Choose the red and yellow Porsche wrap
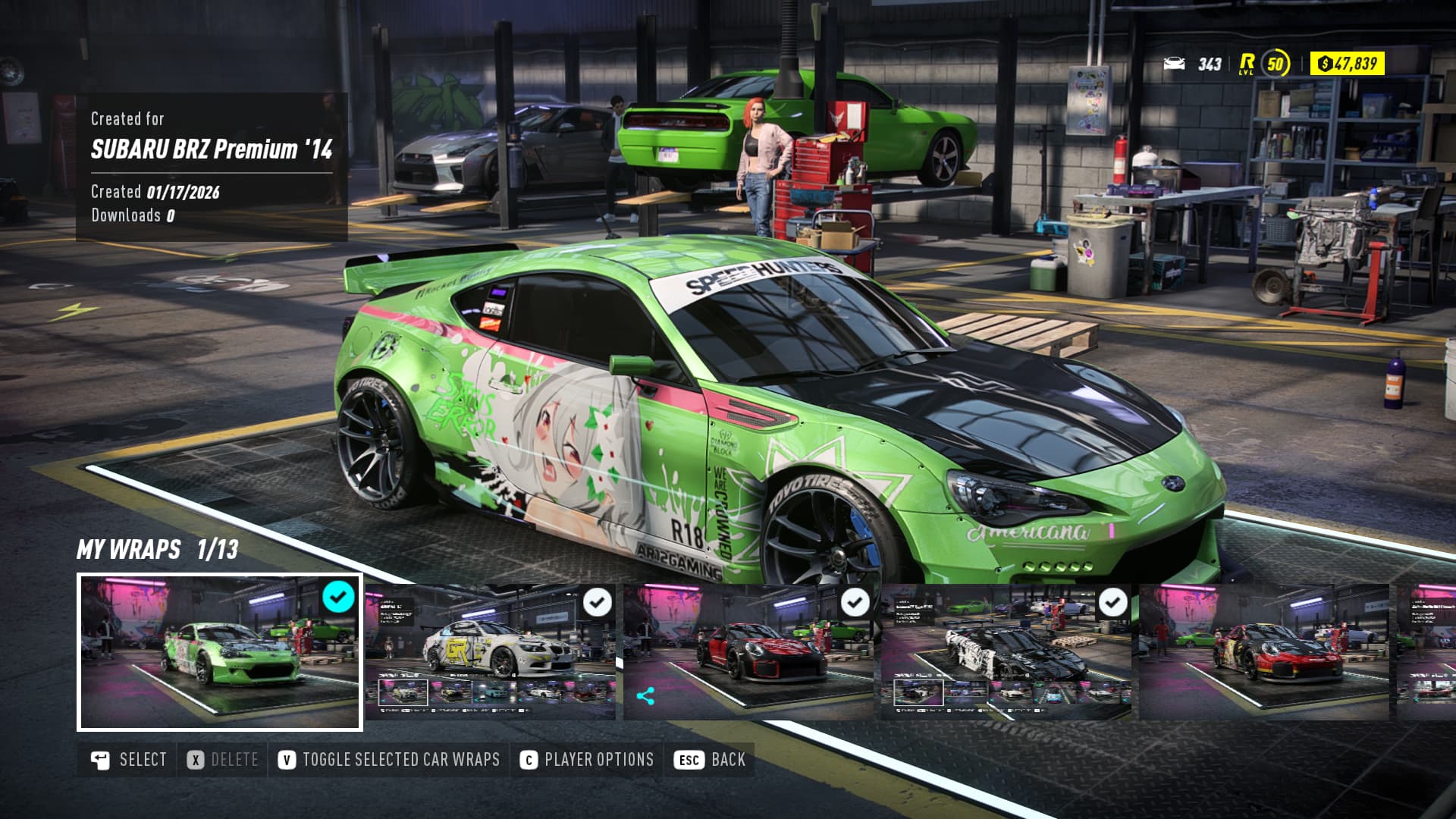Screen dimensions: 1456x819 pos(1263,652)
